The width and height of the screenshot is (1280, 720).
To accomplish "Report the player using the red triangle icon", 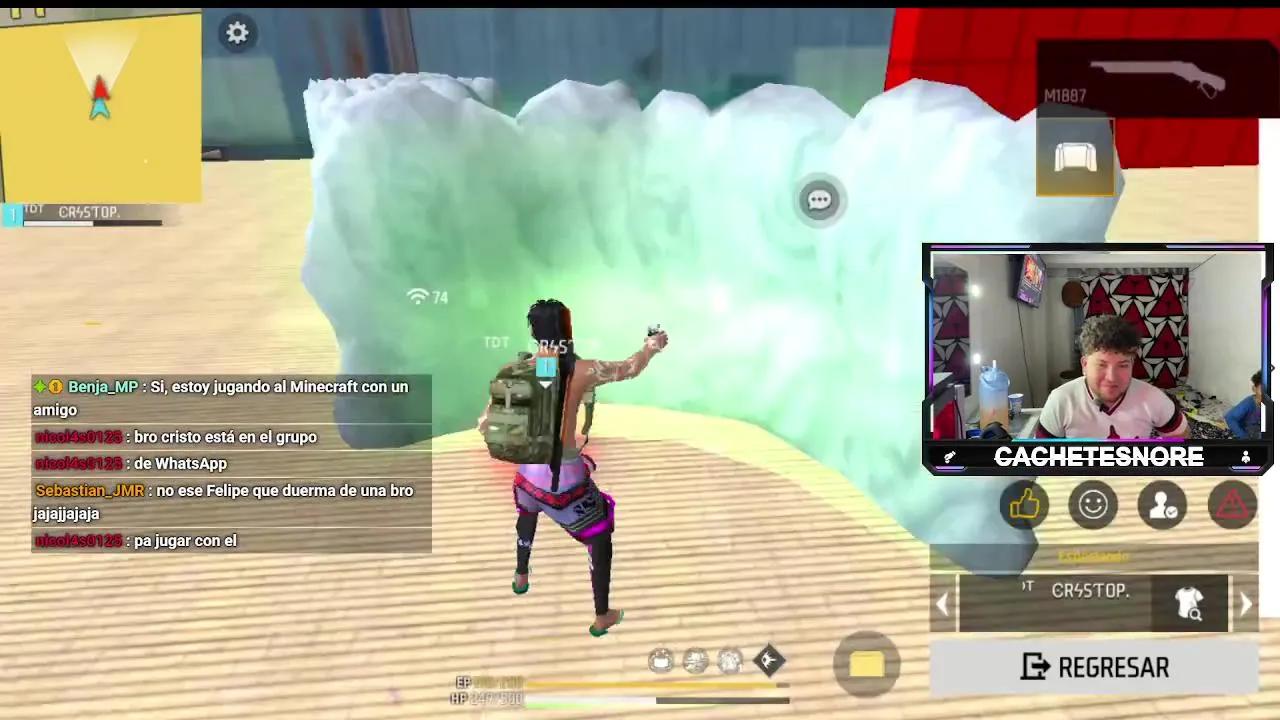I will pos(1232,505).
